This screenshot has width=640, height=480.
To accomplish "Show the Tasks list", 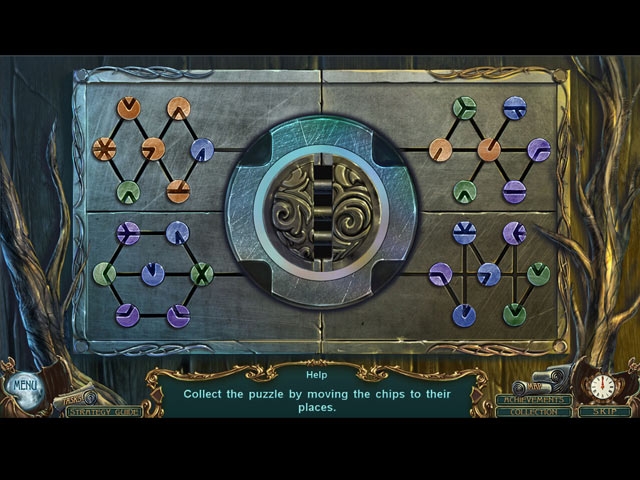I will [x=73, y=398].
